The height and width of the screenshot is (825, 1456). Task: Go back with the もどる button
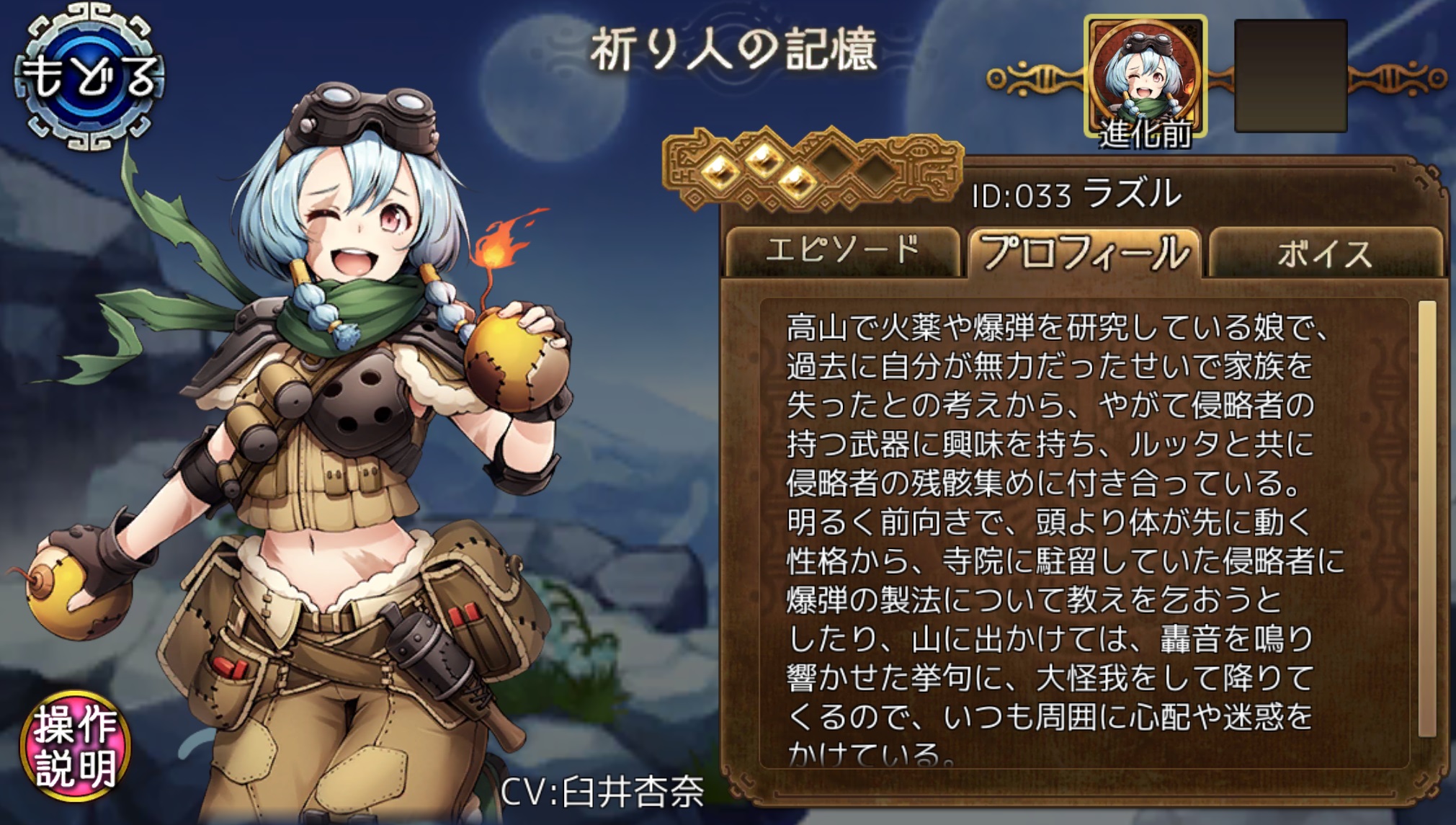point(89,78)
